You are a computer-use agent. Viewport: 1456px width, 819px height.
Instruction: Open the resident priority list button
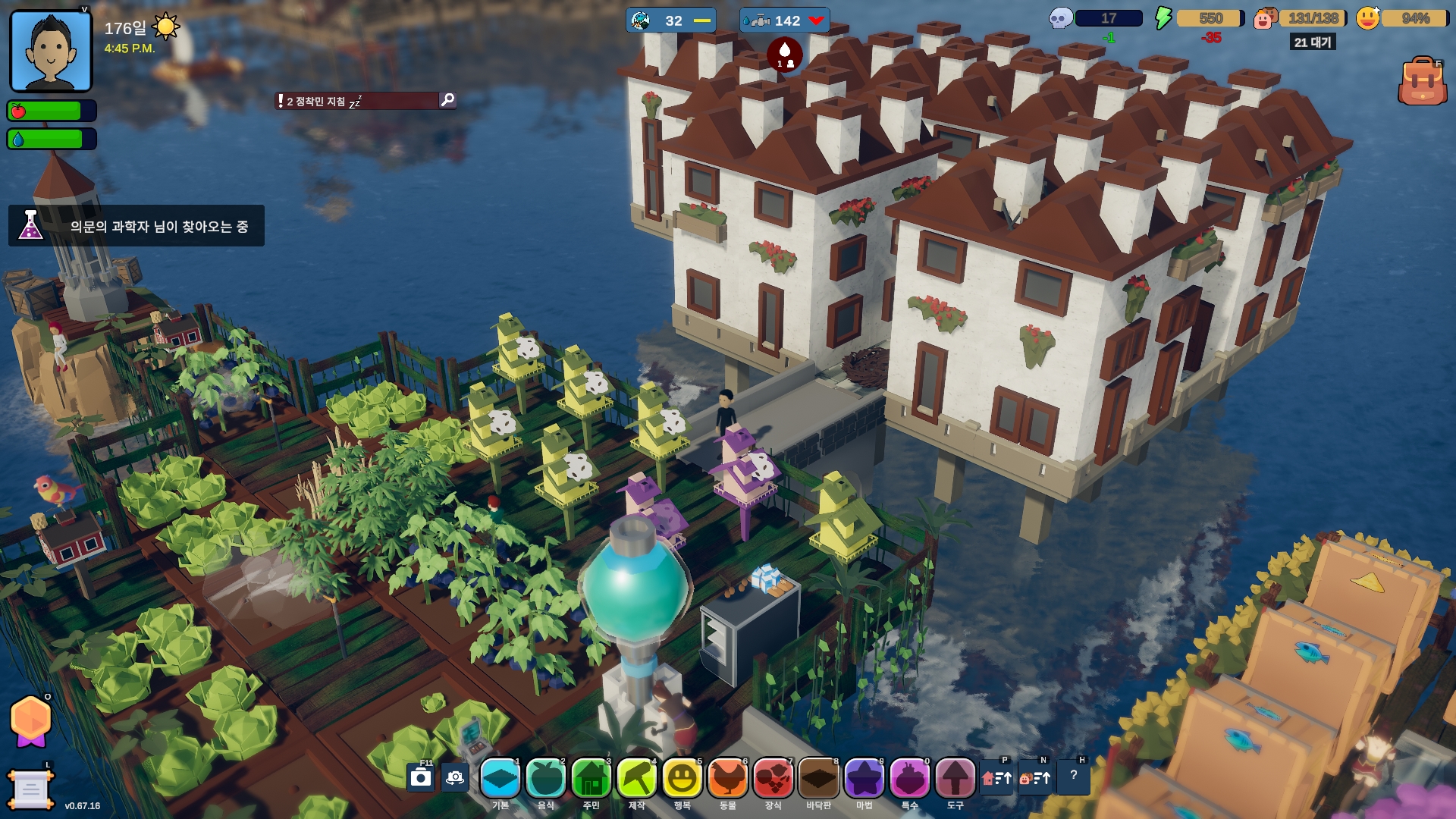pos(1035,778)
